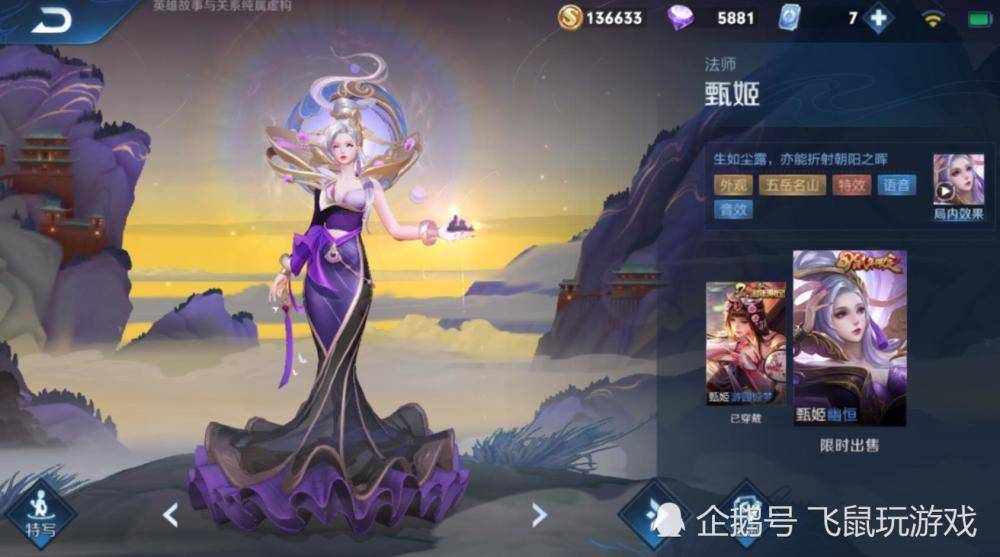Open the 特写 close-up view
Image resolution: width=1000 pixels, height=557 pixels.
(41, 512)
